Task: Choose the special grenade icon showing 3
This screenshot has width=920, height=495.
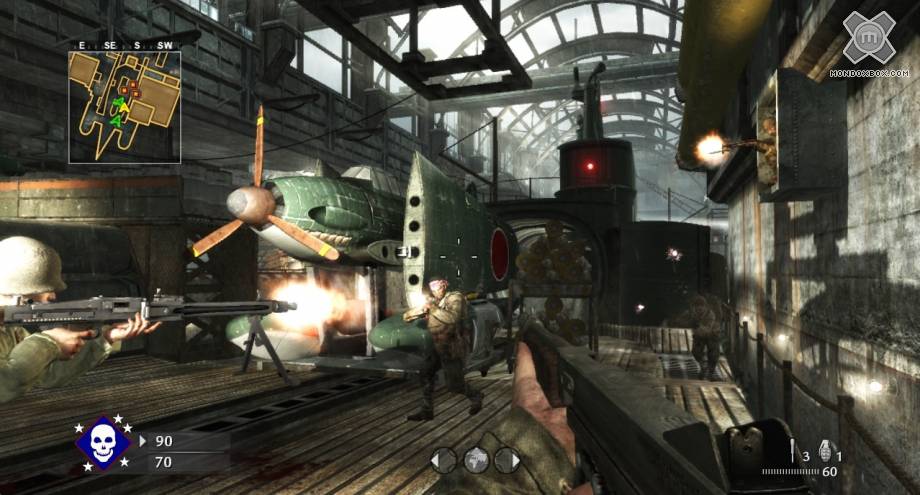Action: click(793, 451)
